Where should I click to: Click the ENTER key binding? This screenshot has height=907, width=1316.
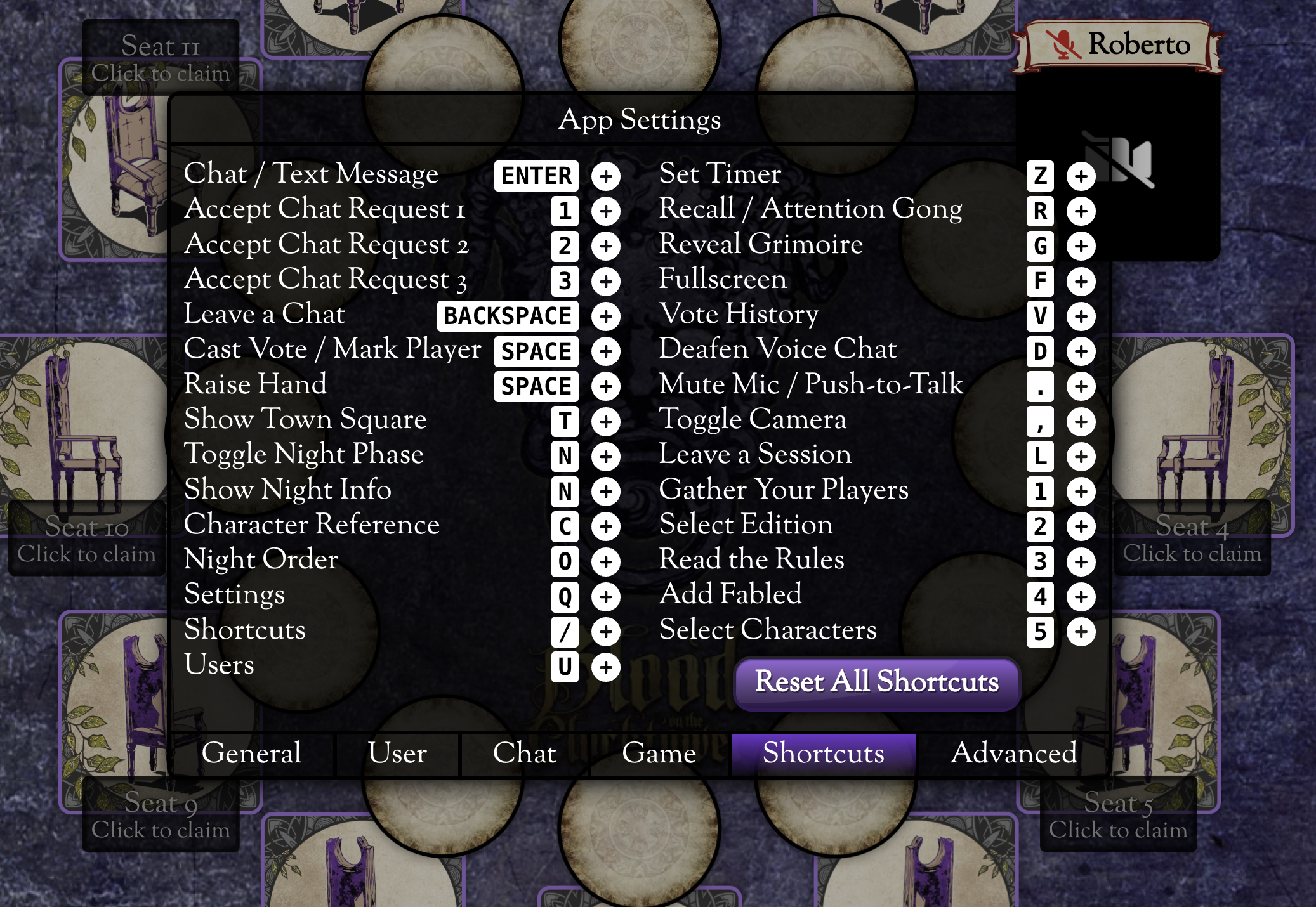pyautogui.click(x=536, y=176)
